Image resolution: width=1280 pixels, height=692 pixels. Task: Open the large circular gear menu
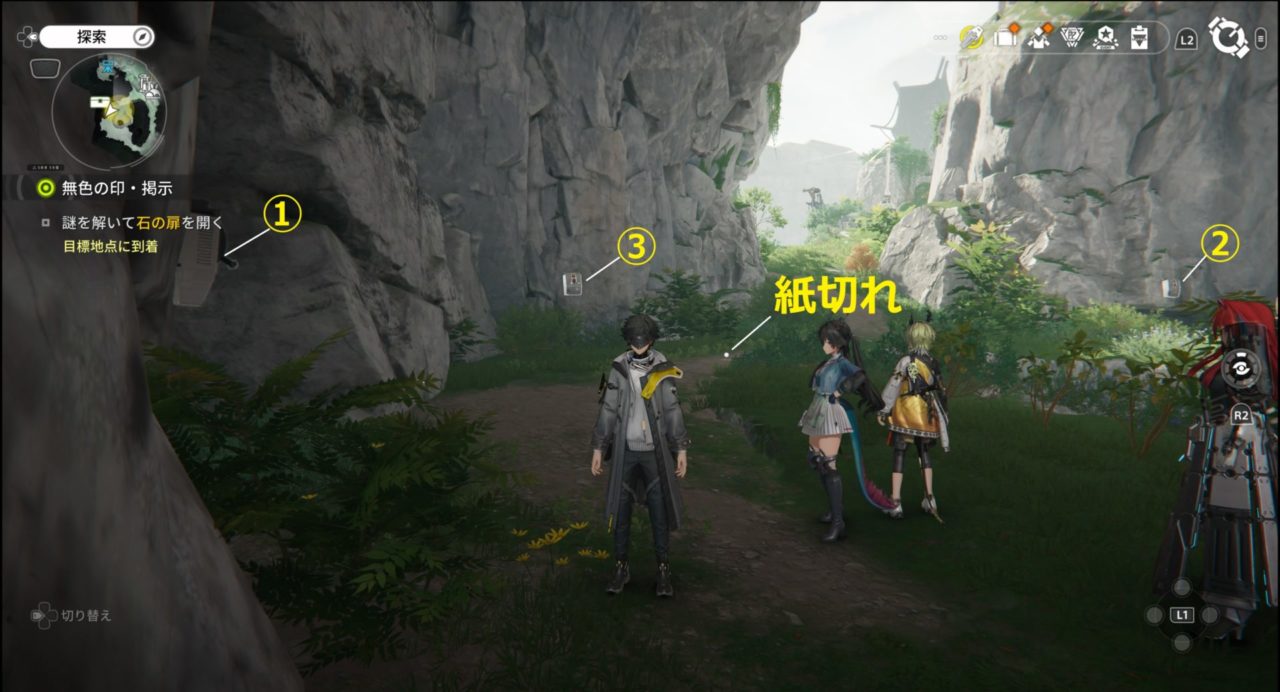1227,38
